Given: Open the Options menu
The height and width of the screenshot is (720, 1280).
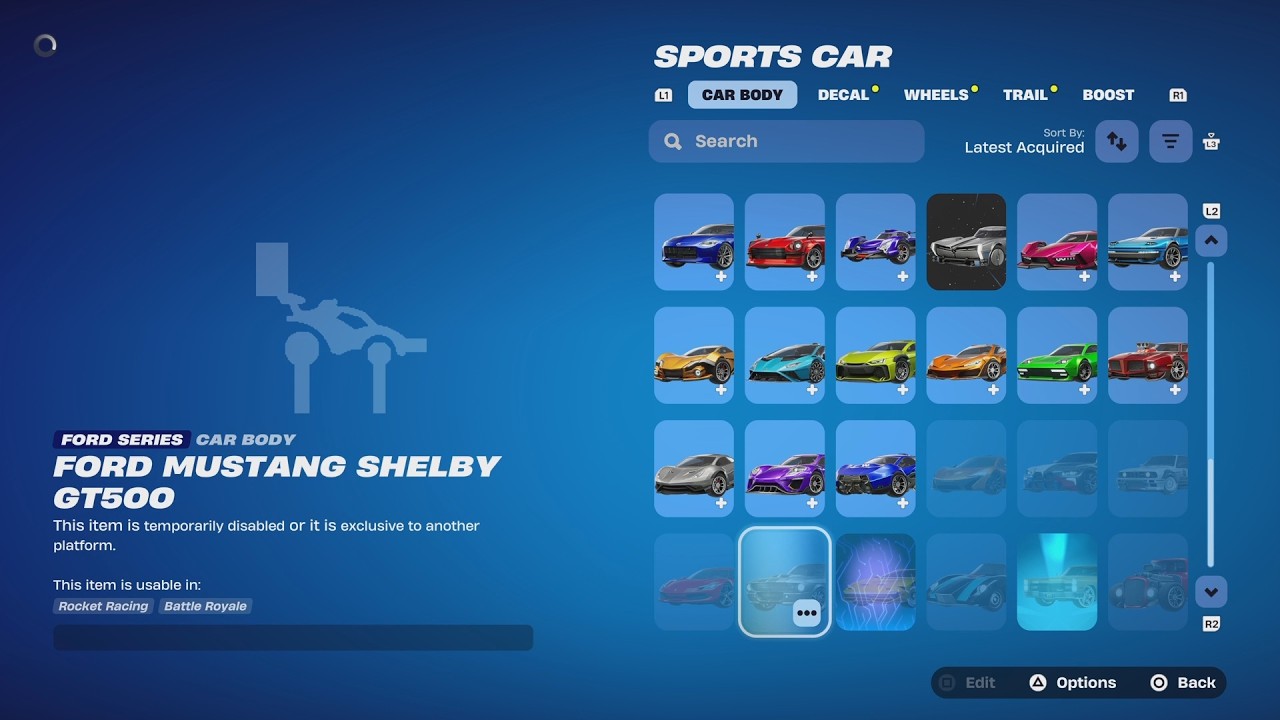Looking at the screenshot, I should [1073, 683].
